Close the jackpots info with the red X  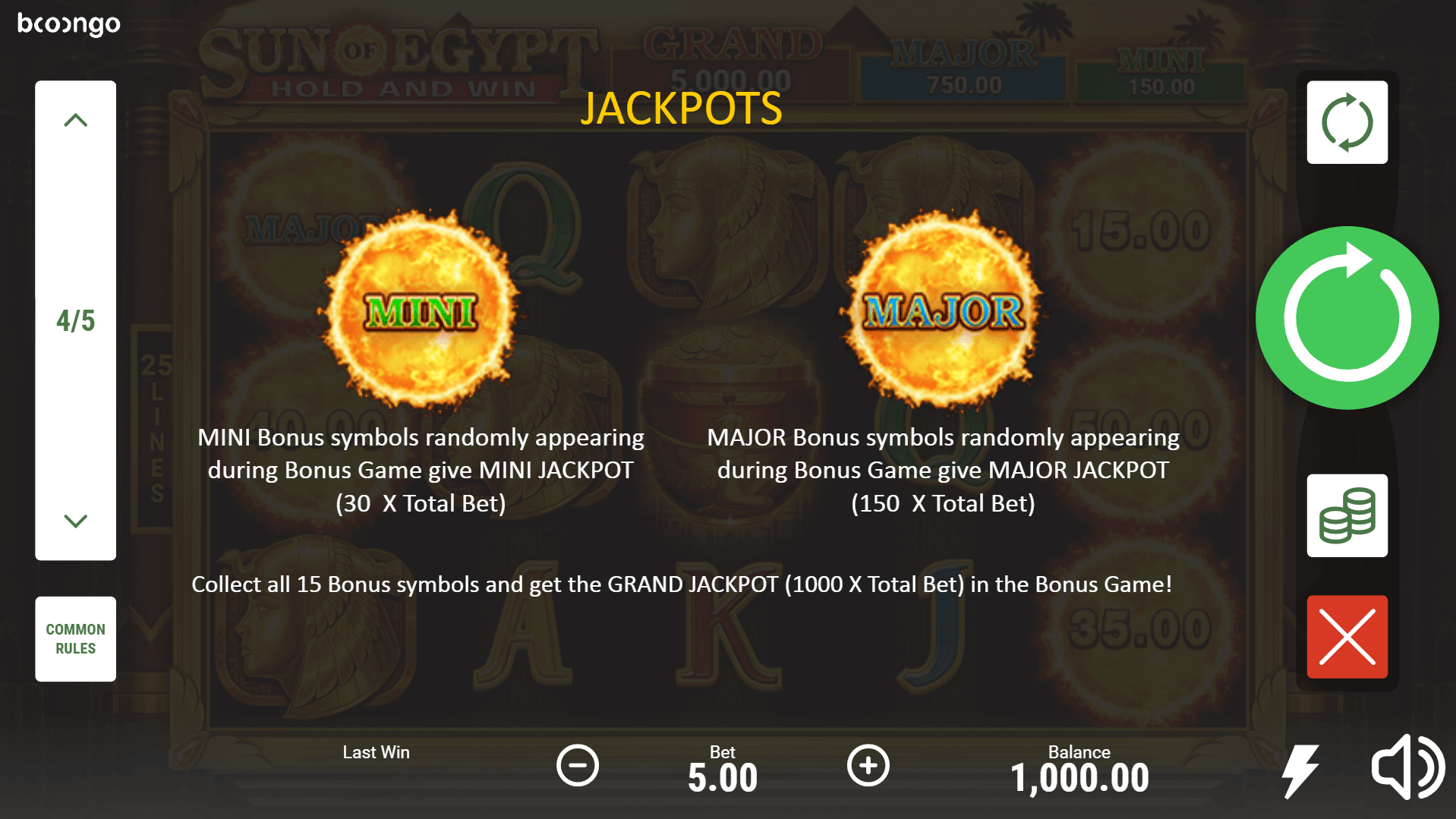[x=1347, y=637]
